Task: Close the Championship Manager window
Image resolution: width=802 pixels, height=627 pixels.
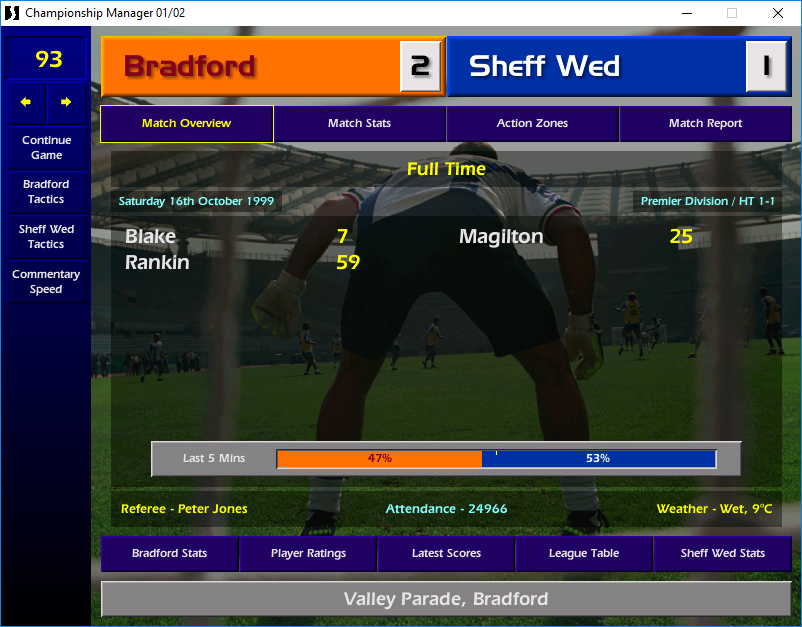Action: click(x=778, y=13)
